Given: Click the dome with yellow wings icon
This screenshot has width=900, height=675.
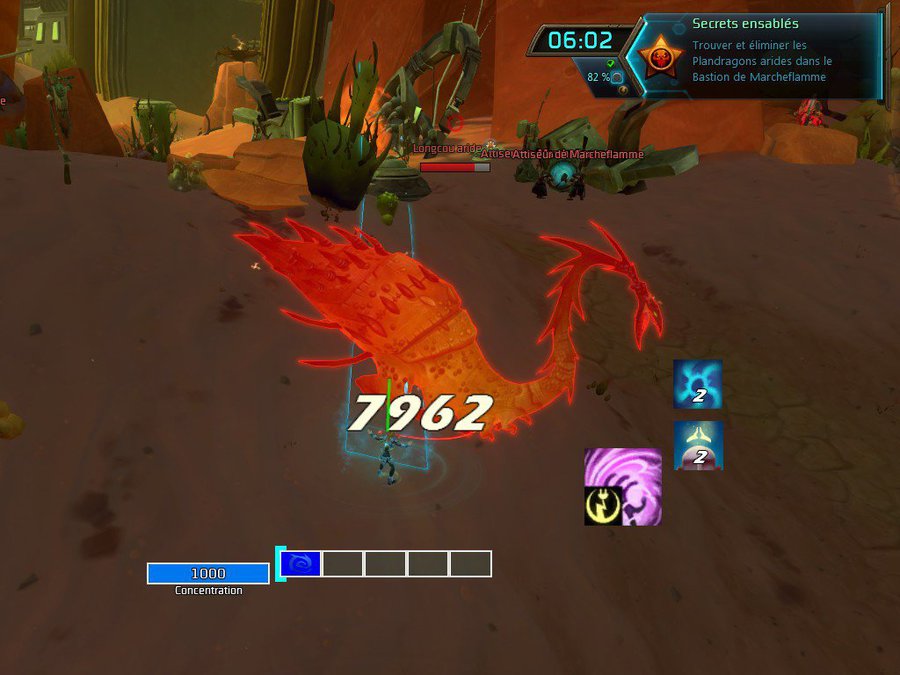Looking at the screenshot, I should pyautogui.click(x=698, y=445).
